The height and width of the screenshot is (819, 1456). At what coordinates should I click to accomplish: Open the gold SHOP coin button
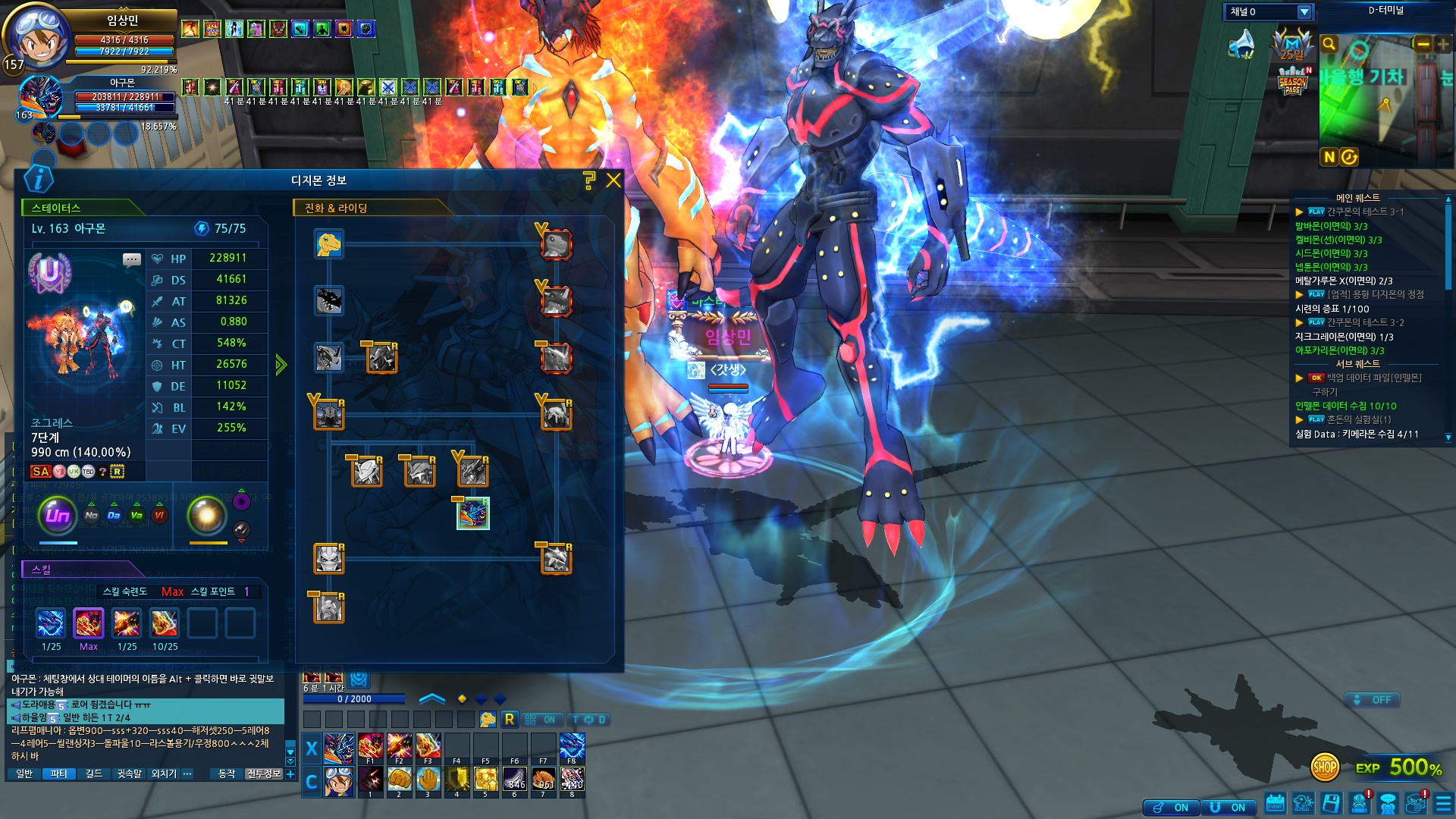coord(1324,767)
